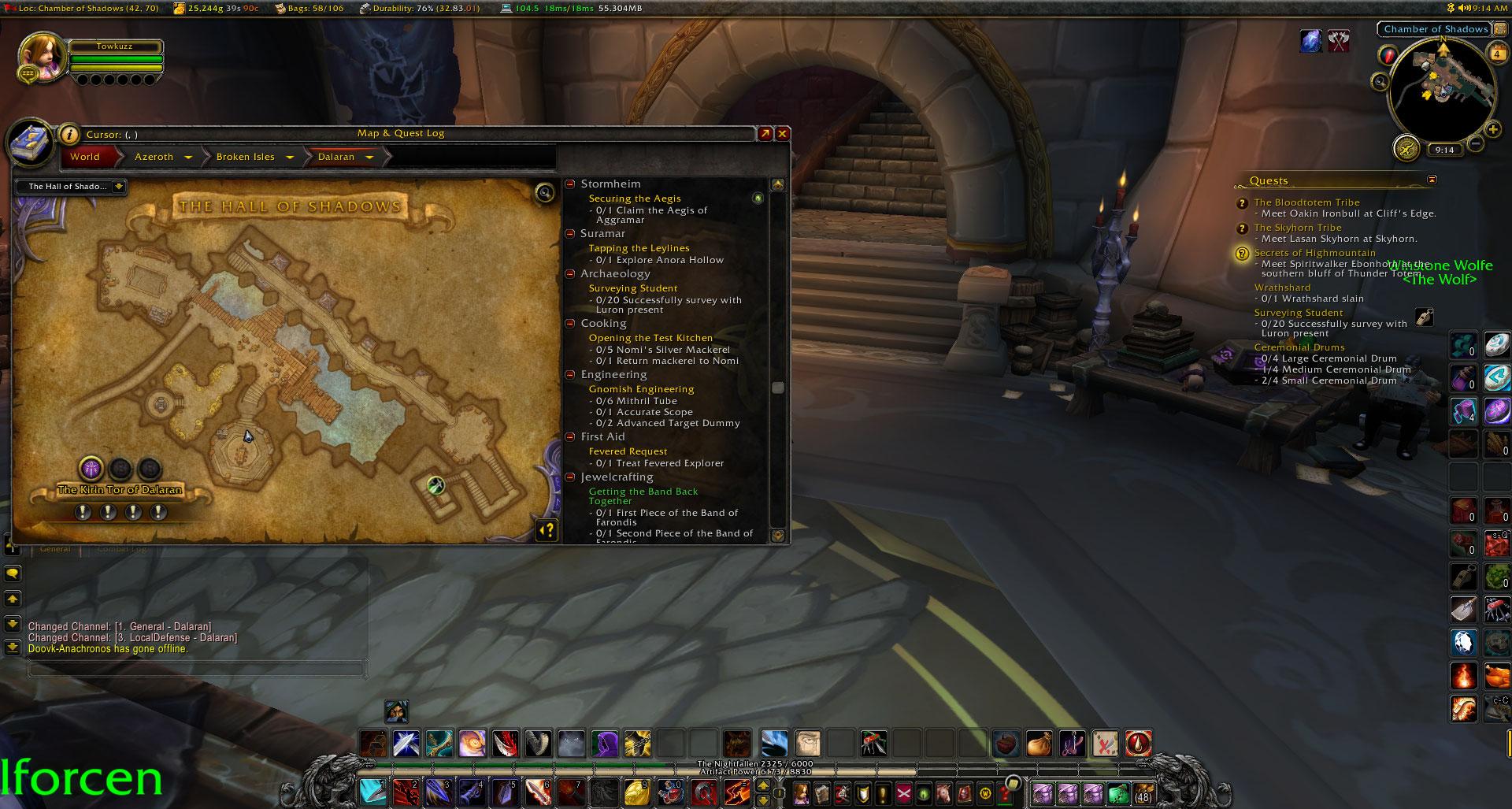Select The Bloodtotem Tribe in the quest tracker
Image resolution: width=1512 pixels, height=809 pixels.
1306,202
